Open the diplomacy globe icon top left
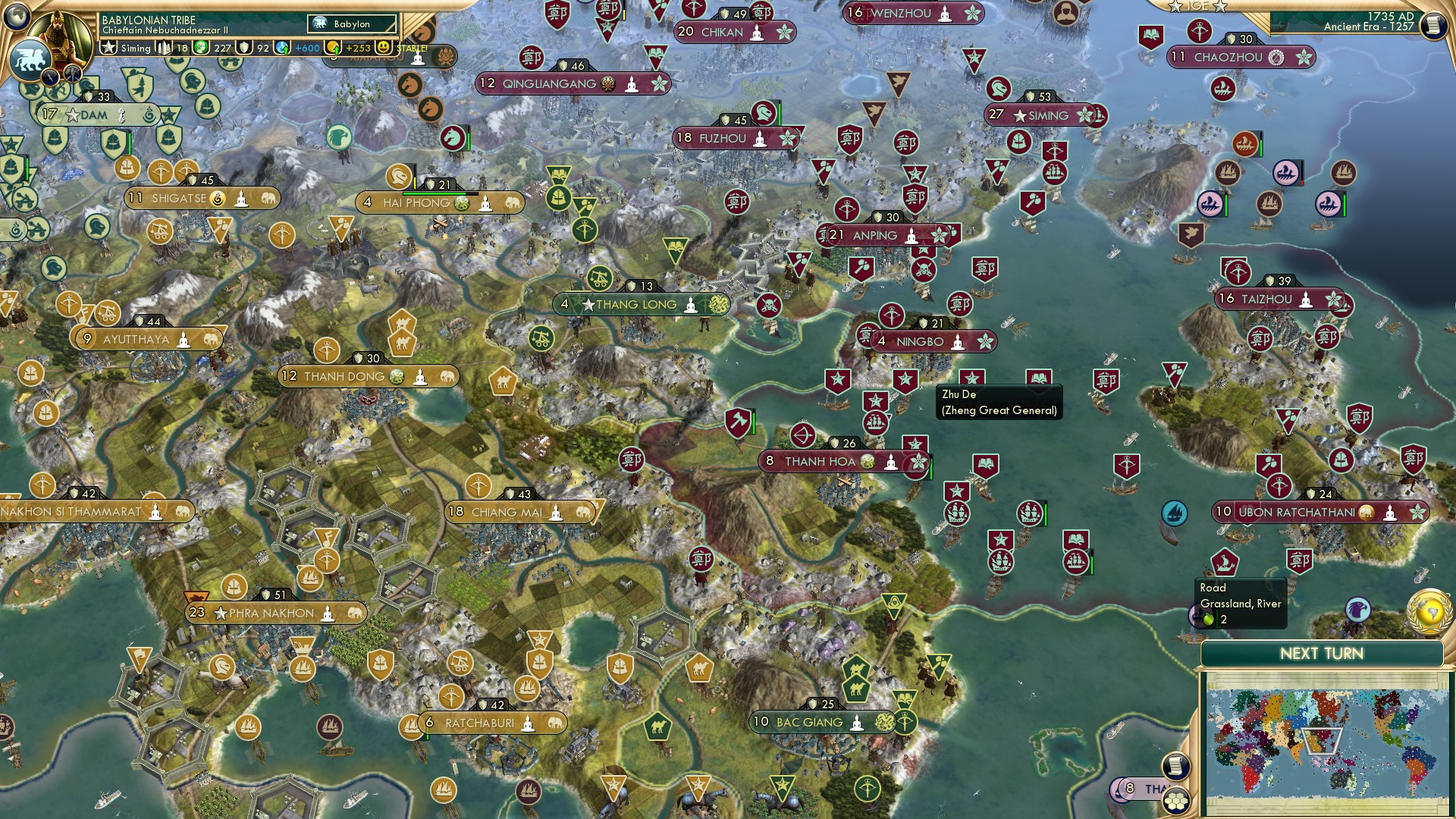Screen dimensions: 1456x819 [17, 15]
